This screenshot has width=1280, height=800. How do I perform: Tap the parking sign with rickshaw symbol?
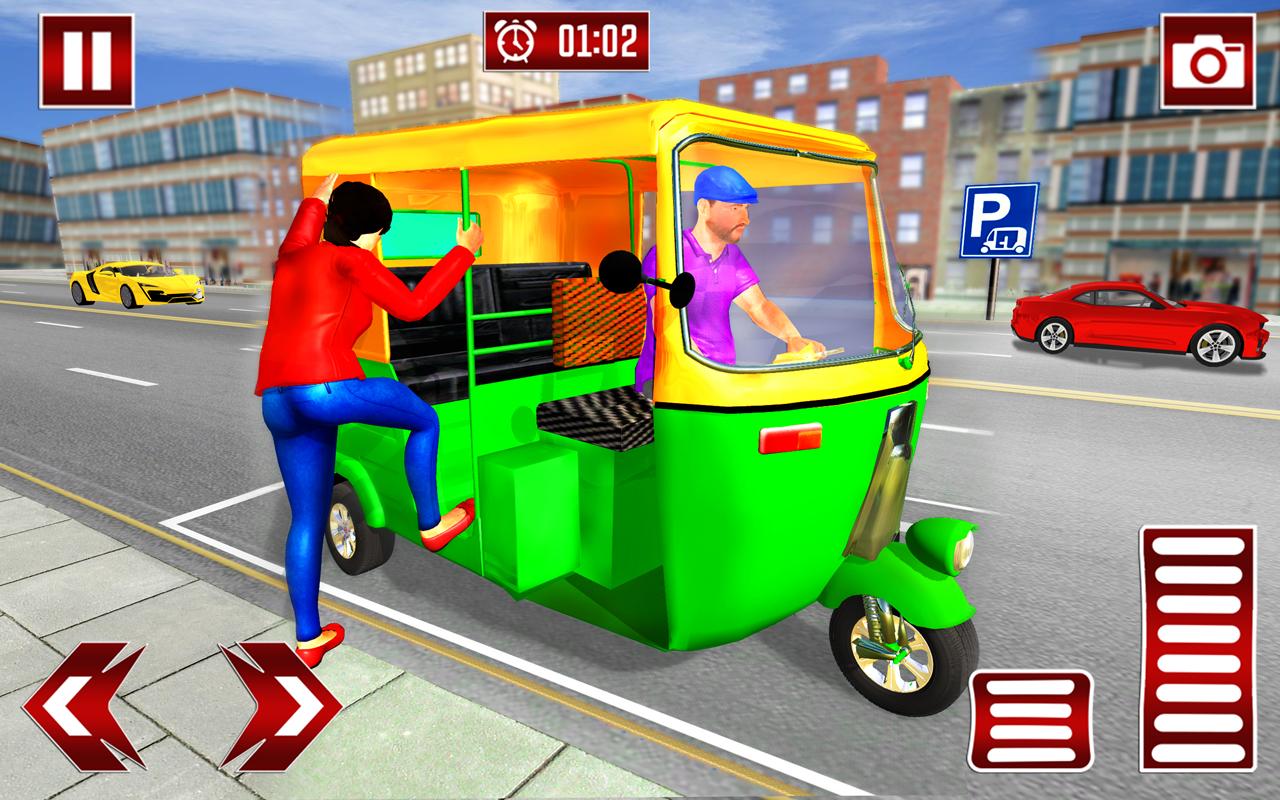pos(997,219)
